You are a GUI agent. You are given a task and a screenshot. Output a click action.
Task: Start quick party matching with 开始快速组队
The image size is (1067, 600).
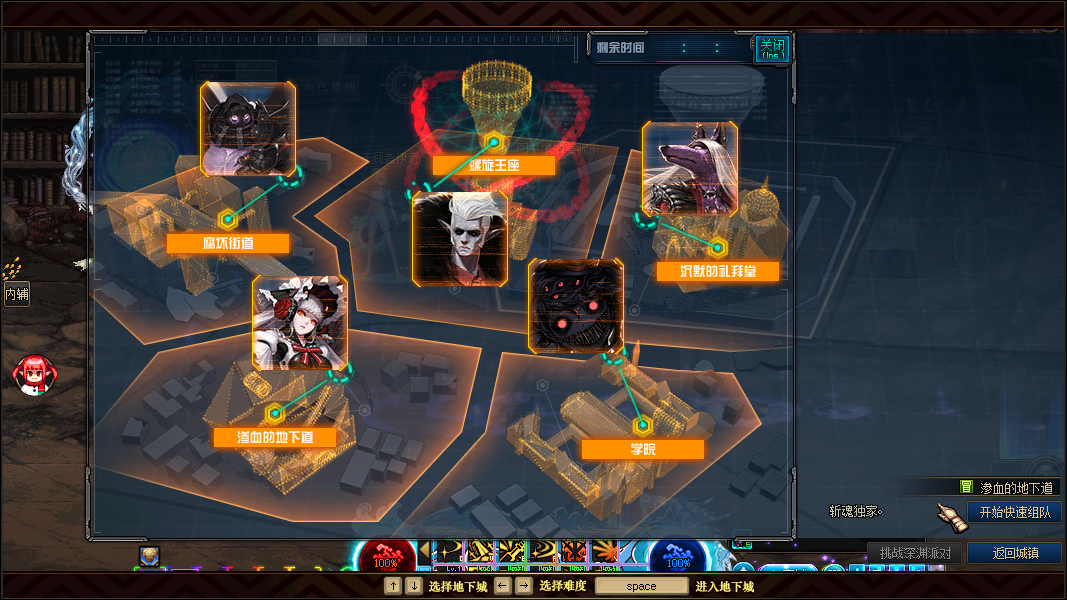[1014, 512]
